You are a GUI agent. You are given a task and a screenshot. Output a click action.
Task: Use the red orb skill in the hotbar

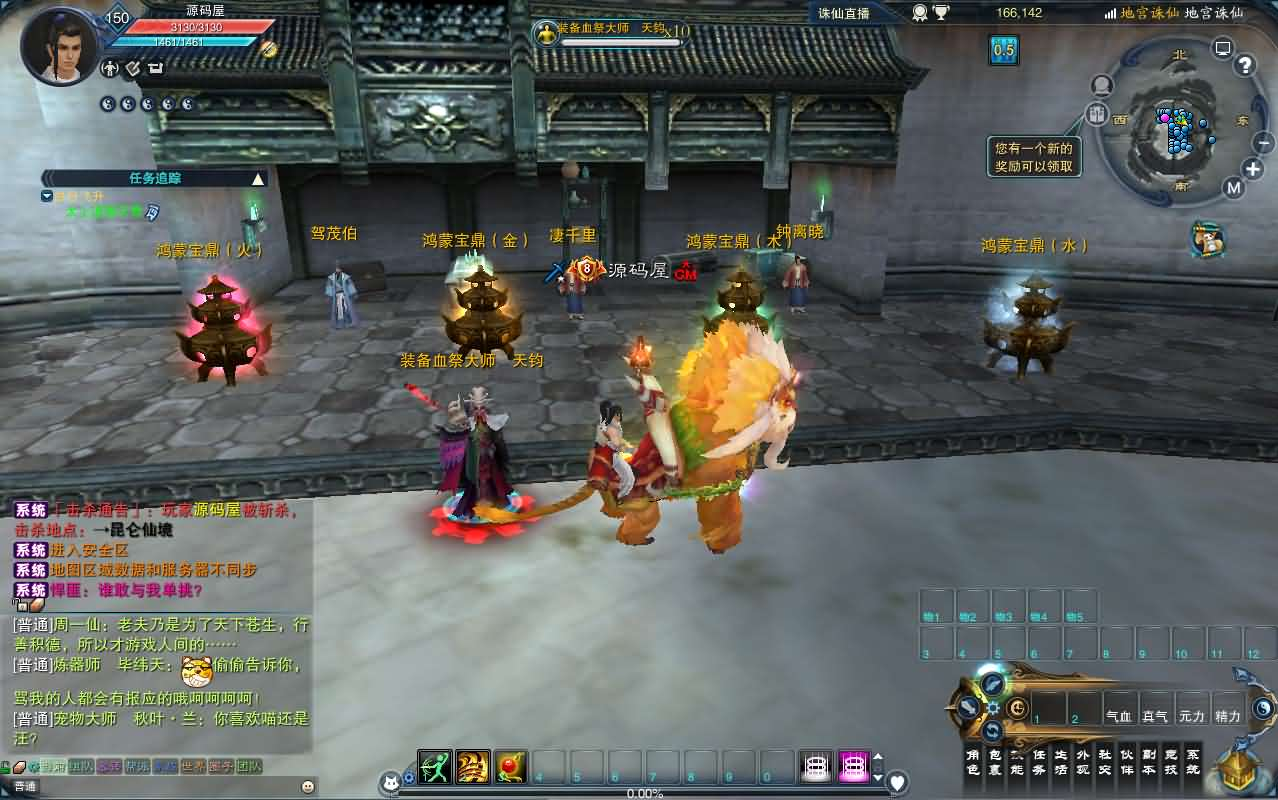tap(510, 767)
